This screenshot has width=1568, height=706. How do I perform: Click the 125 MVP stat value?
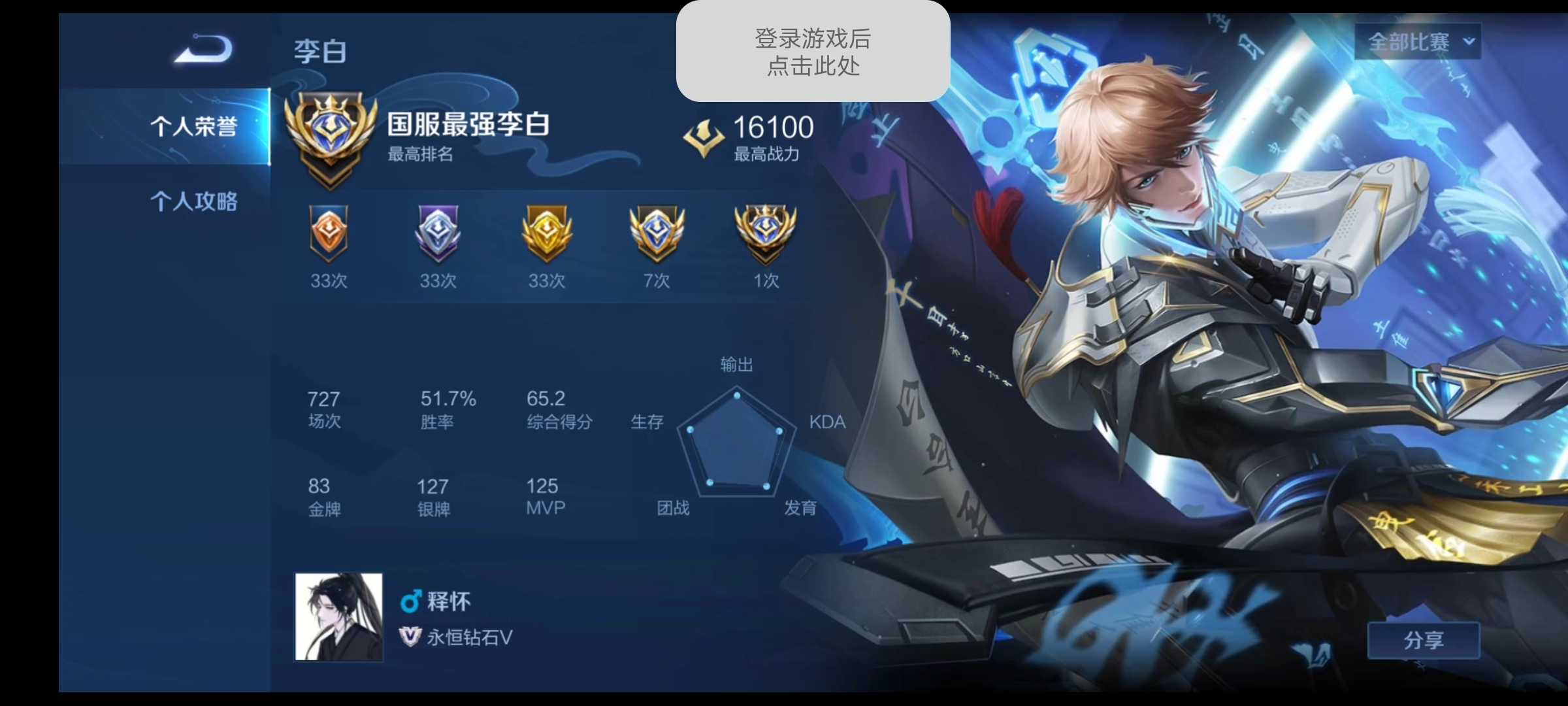point(544,486)
